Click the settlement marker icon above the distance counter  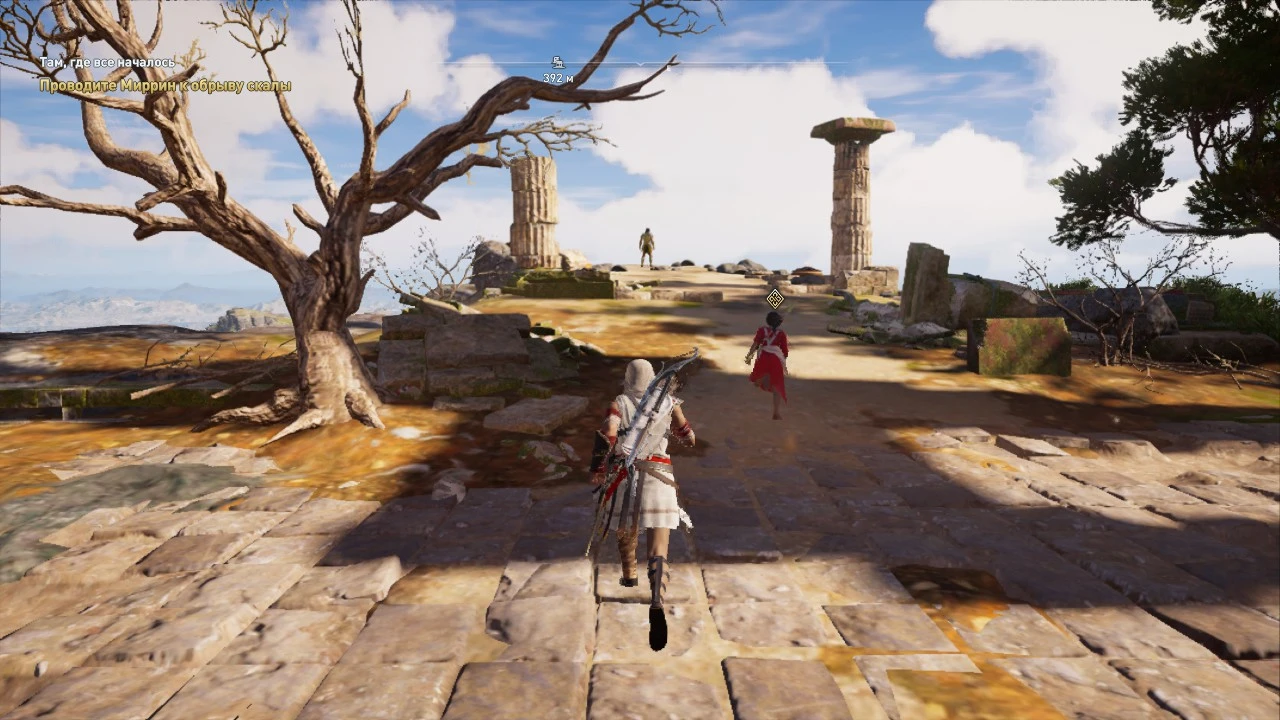[x=558, y=61]
